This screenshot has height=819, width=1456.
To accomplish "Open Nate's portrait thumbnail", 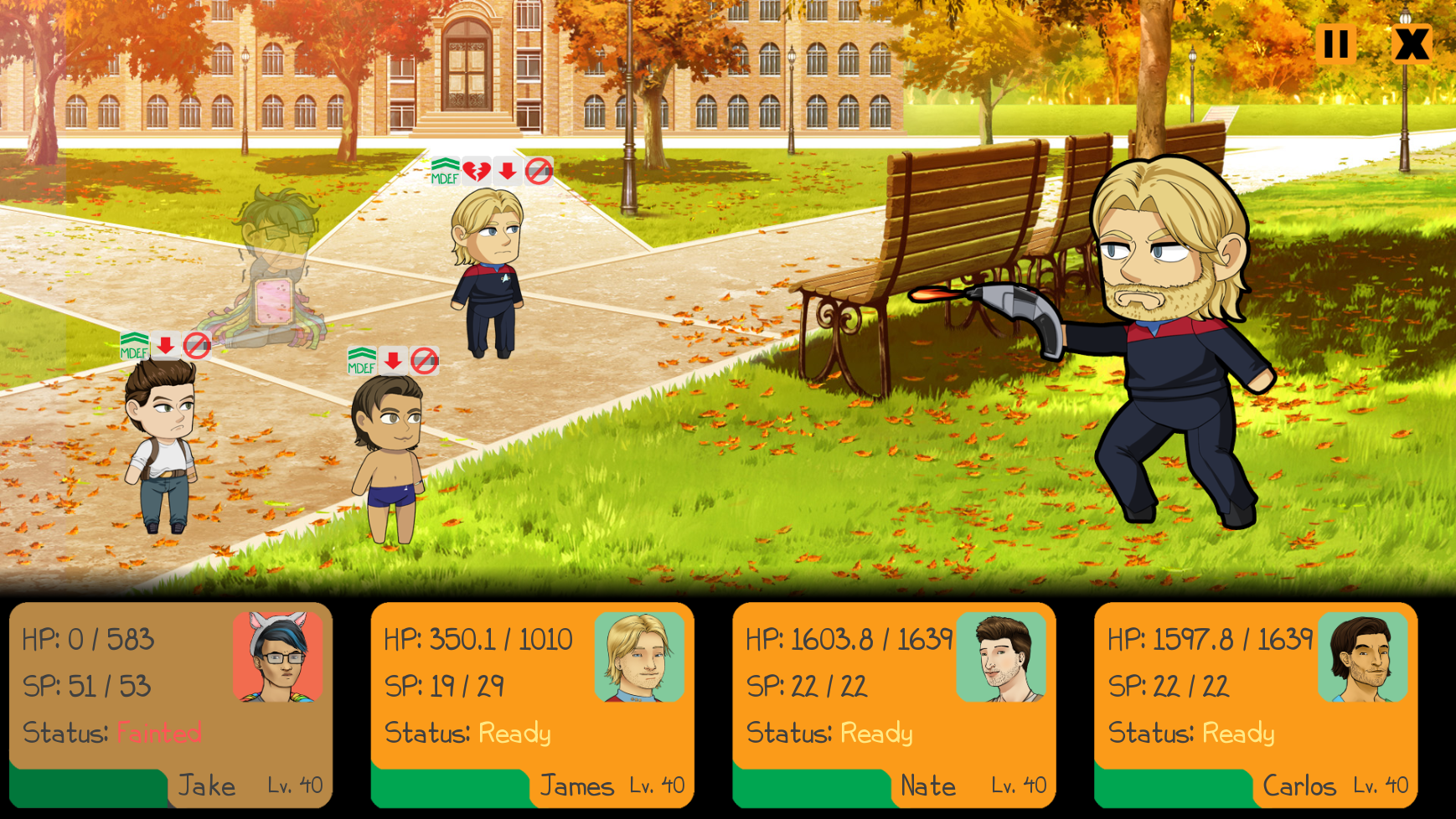I will 1001,657.
